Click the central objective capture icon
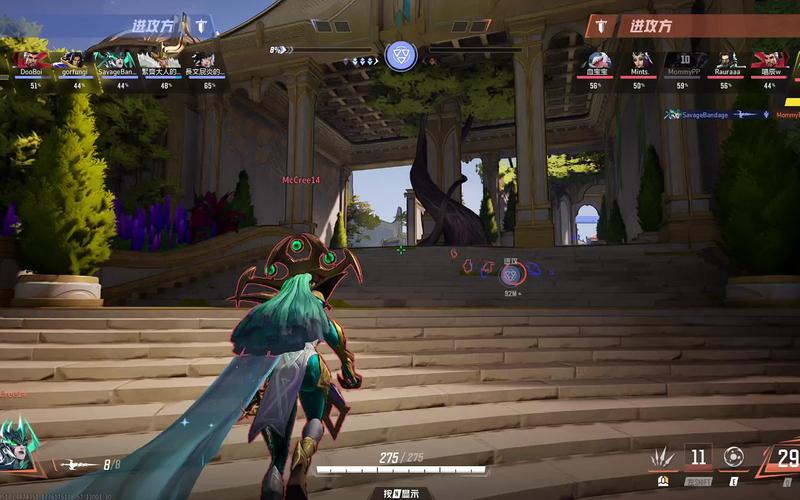The width and height of the screenshot is (800, 500). point(400,55)
